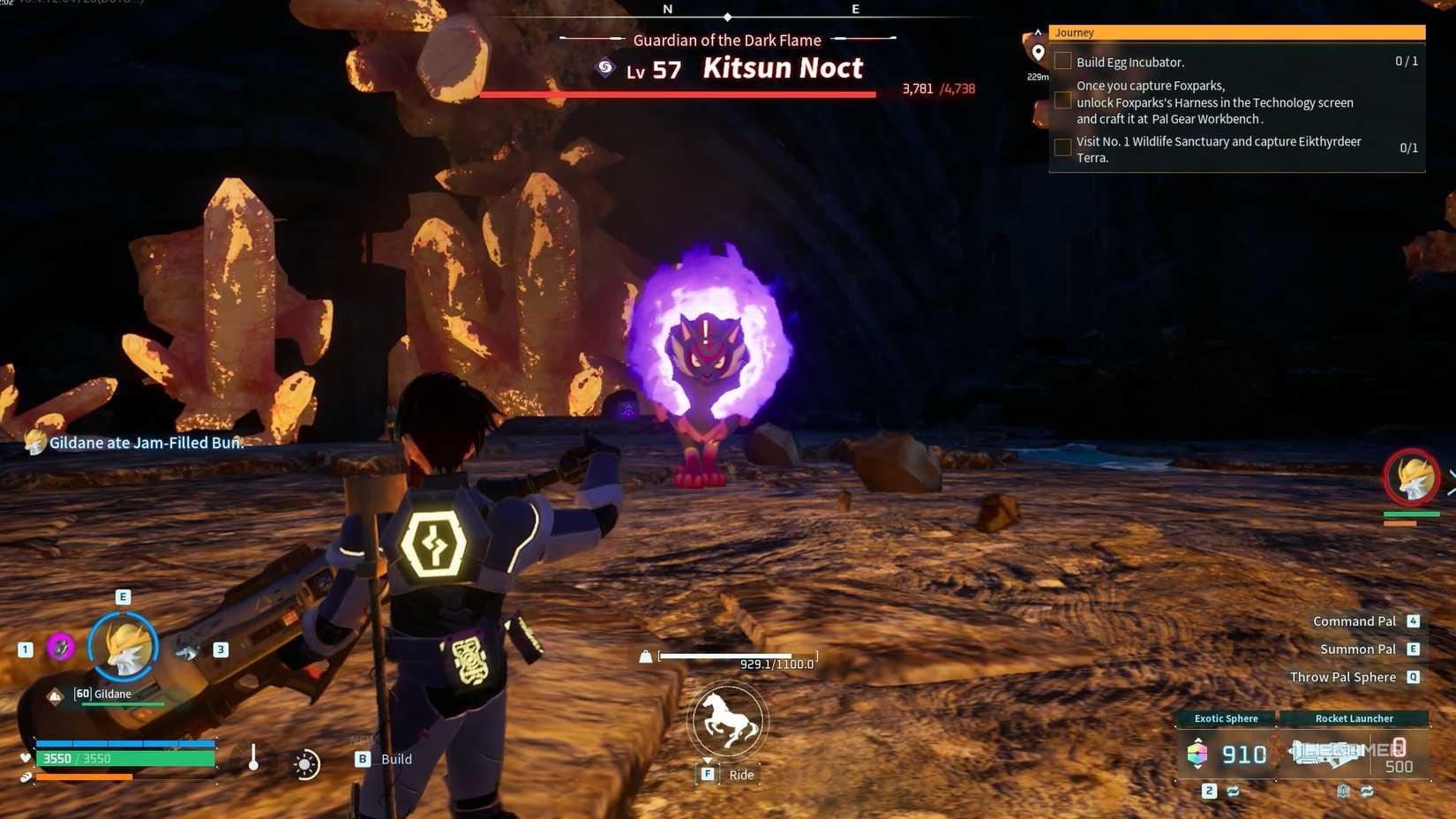Switch to the Rocket Launcher slot tab

coord(1355,718)
